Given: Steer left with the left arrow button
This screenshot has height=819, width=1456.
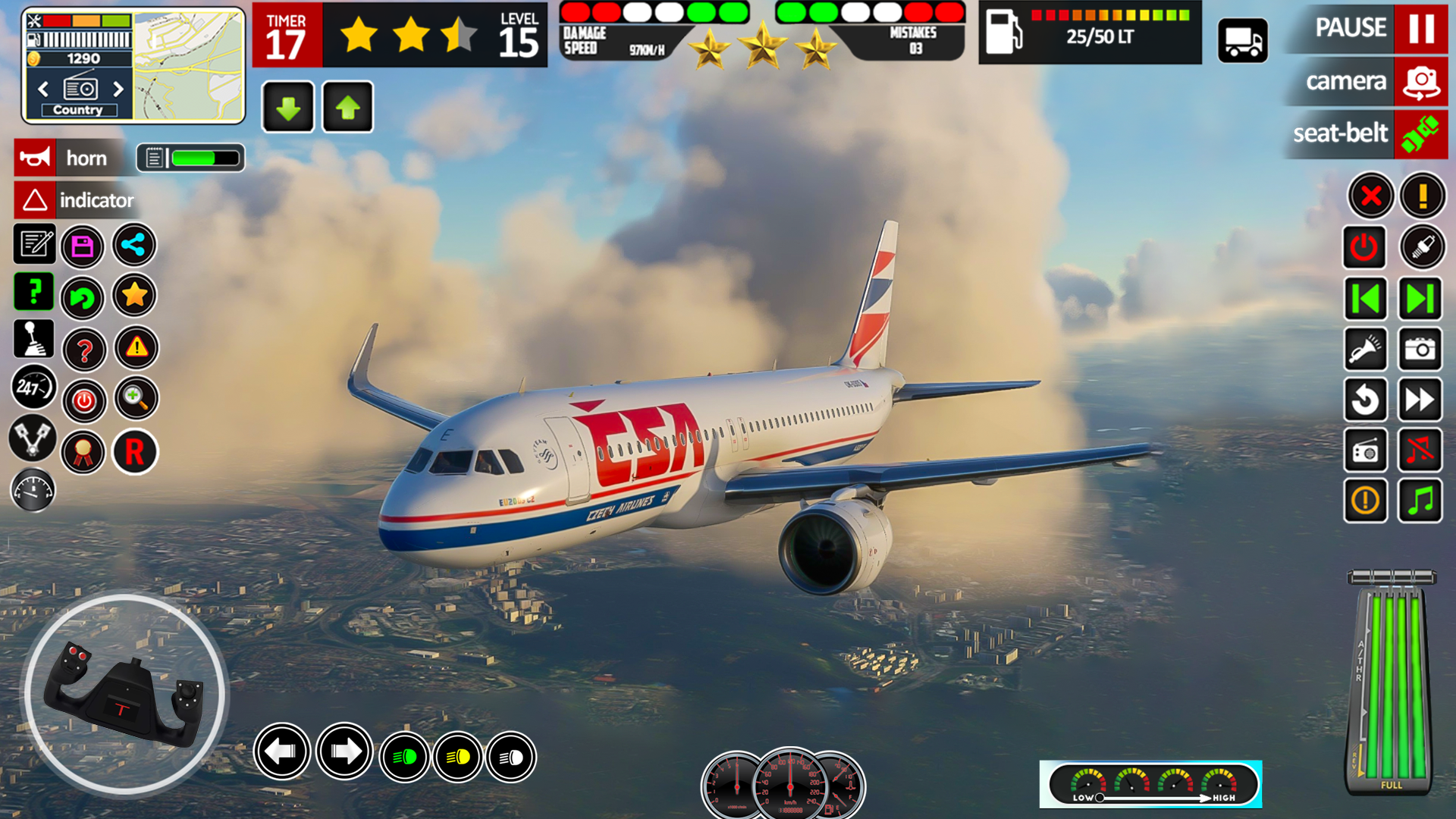Looking at the screenshot, I should [x=282, y=752].
